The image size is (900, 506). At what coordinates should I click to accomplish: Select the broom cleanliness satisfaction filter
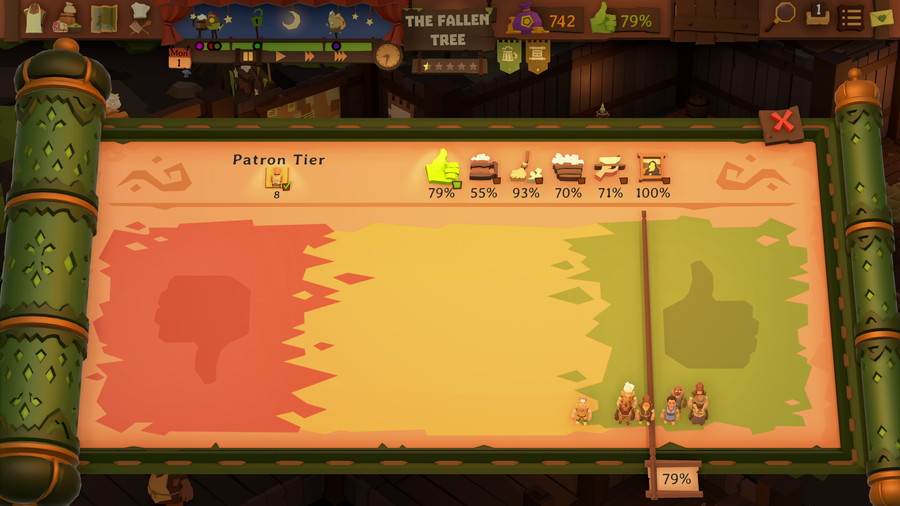(x=525, y=169)
